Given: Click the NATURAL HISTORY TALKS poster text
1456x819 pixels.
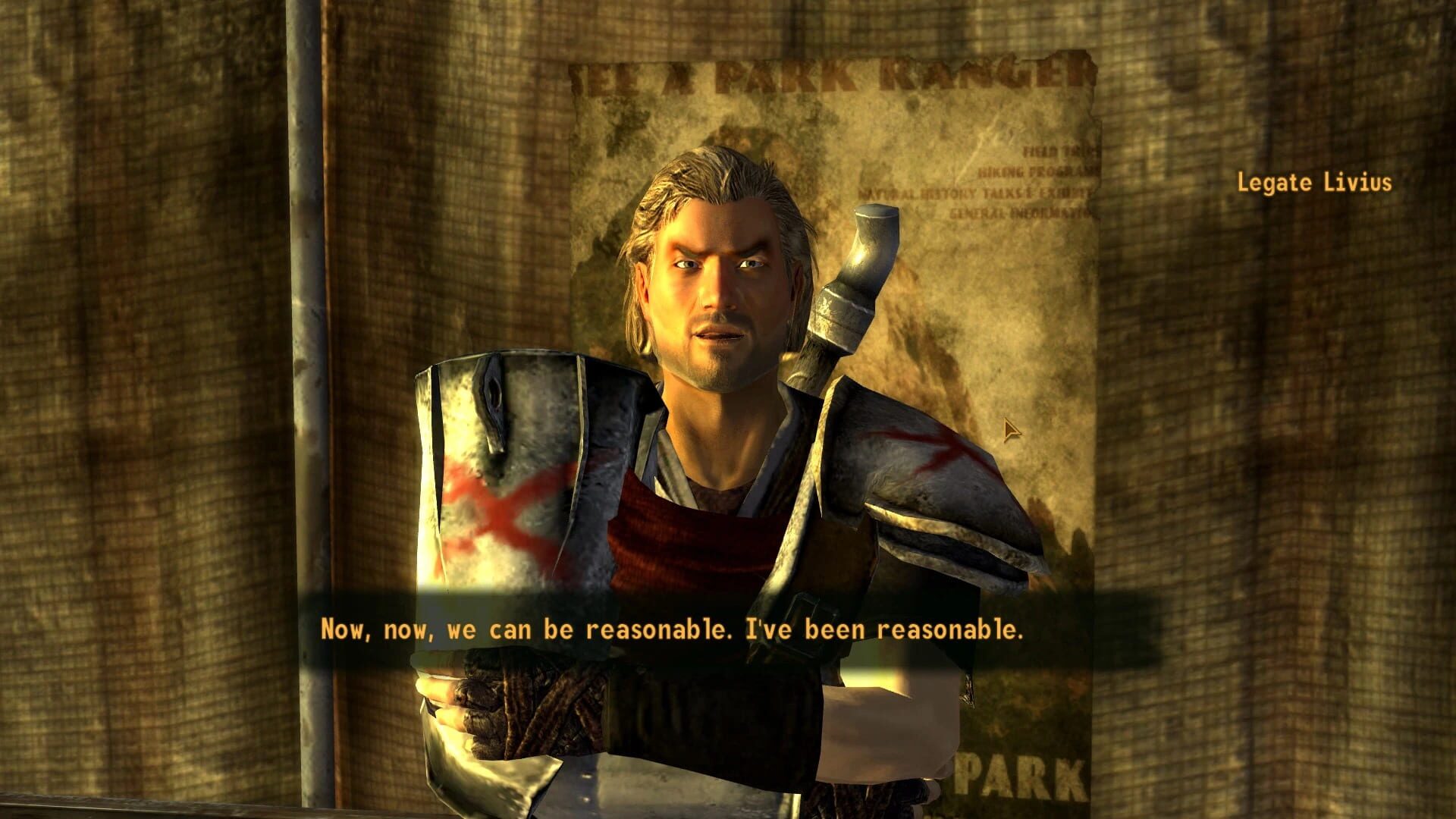Looking at the screenshot, I should coord(978,194).
